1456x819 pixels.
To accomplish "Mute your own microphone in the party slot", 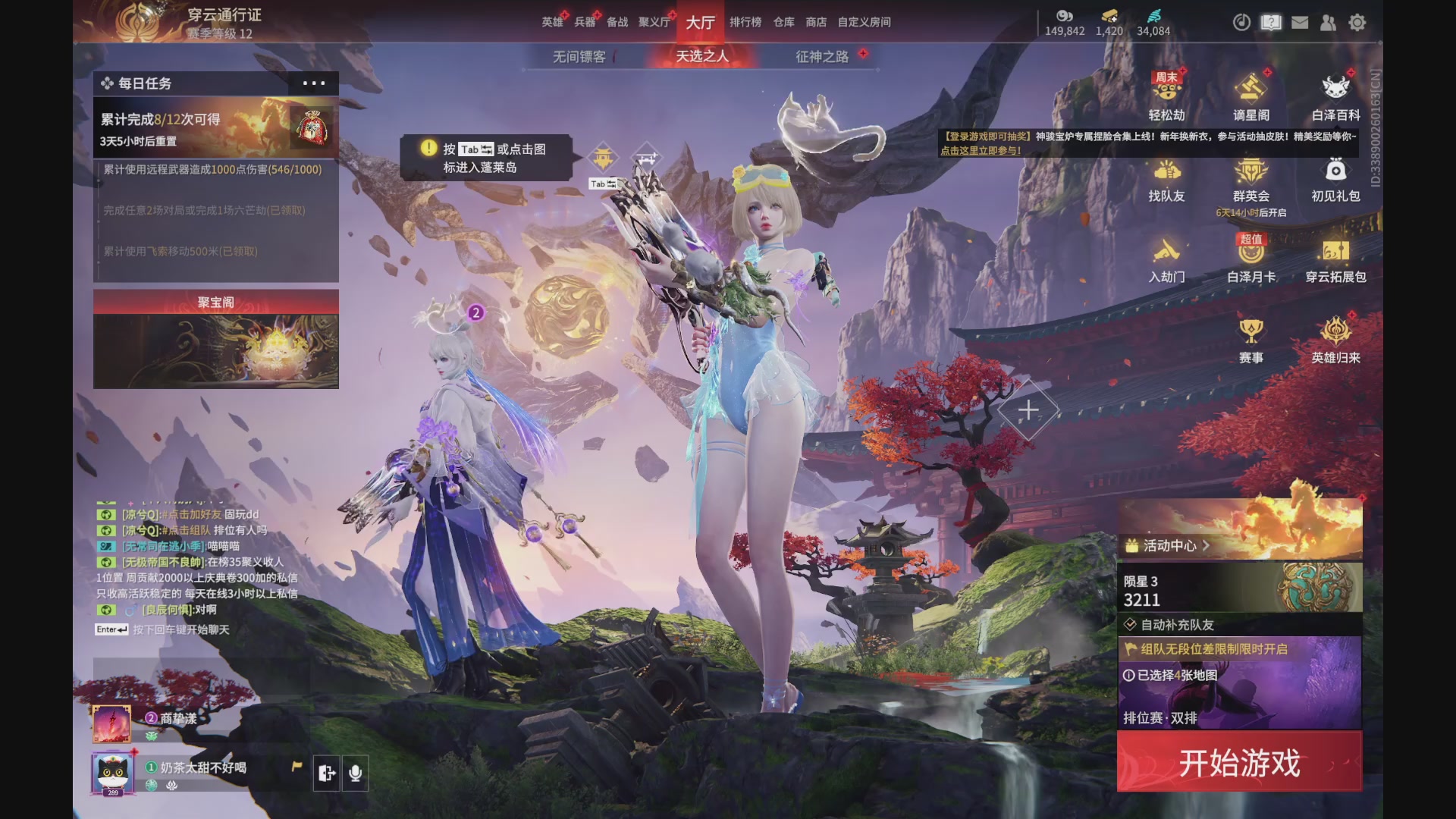I will 356,773.
